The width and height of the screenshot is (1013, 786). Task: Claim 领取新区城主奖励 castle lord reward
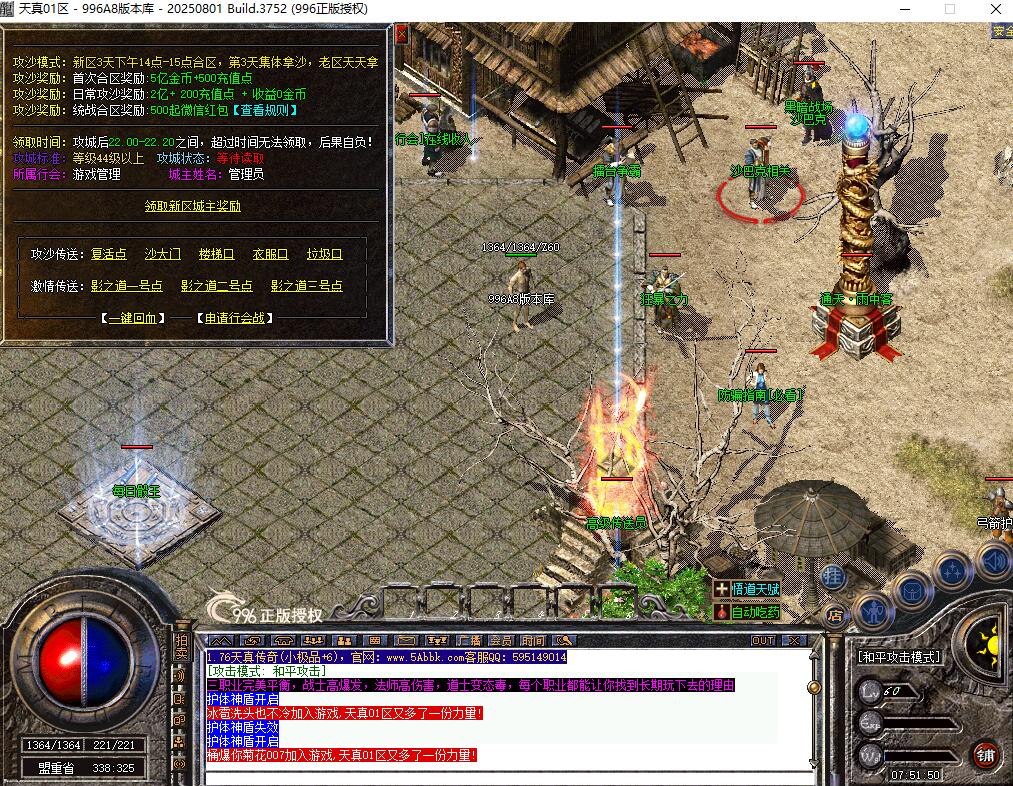193,206
